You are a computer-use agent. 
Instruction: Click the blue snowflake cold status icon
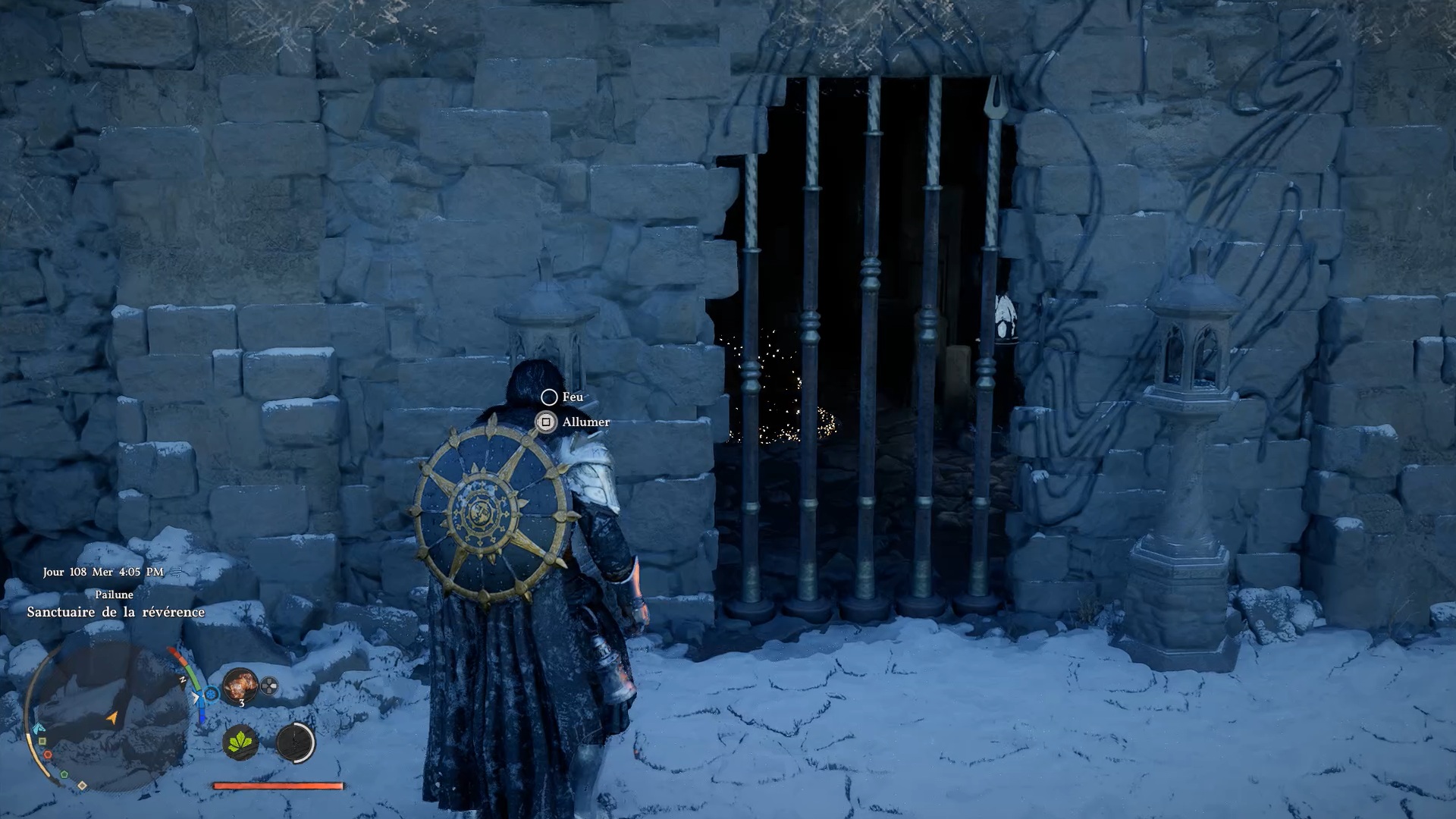click(x=212, y=693)
